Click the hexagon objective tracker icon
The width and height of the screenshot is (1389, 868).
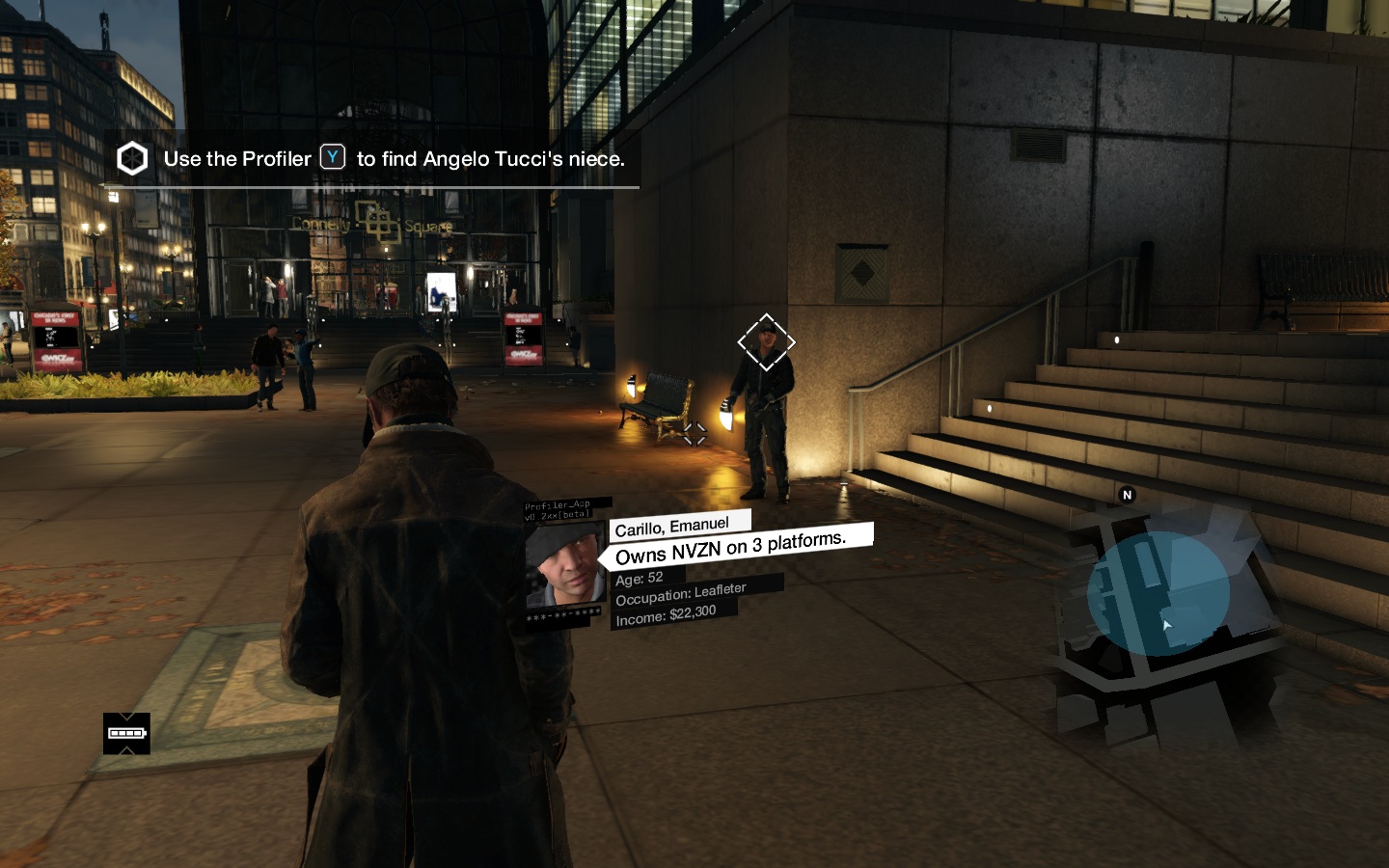pyautogui.click(x=132, y=159)
